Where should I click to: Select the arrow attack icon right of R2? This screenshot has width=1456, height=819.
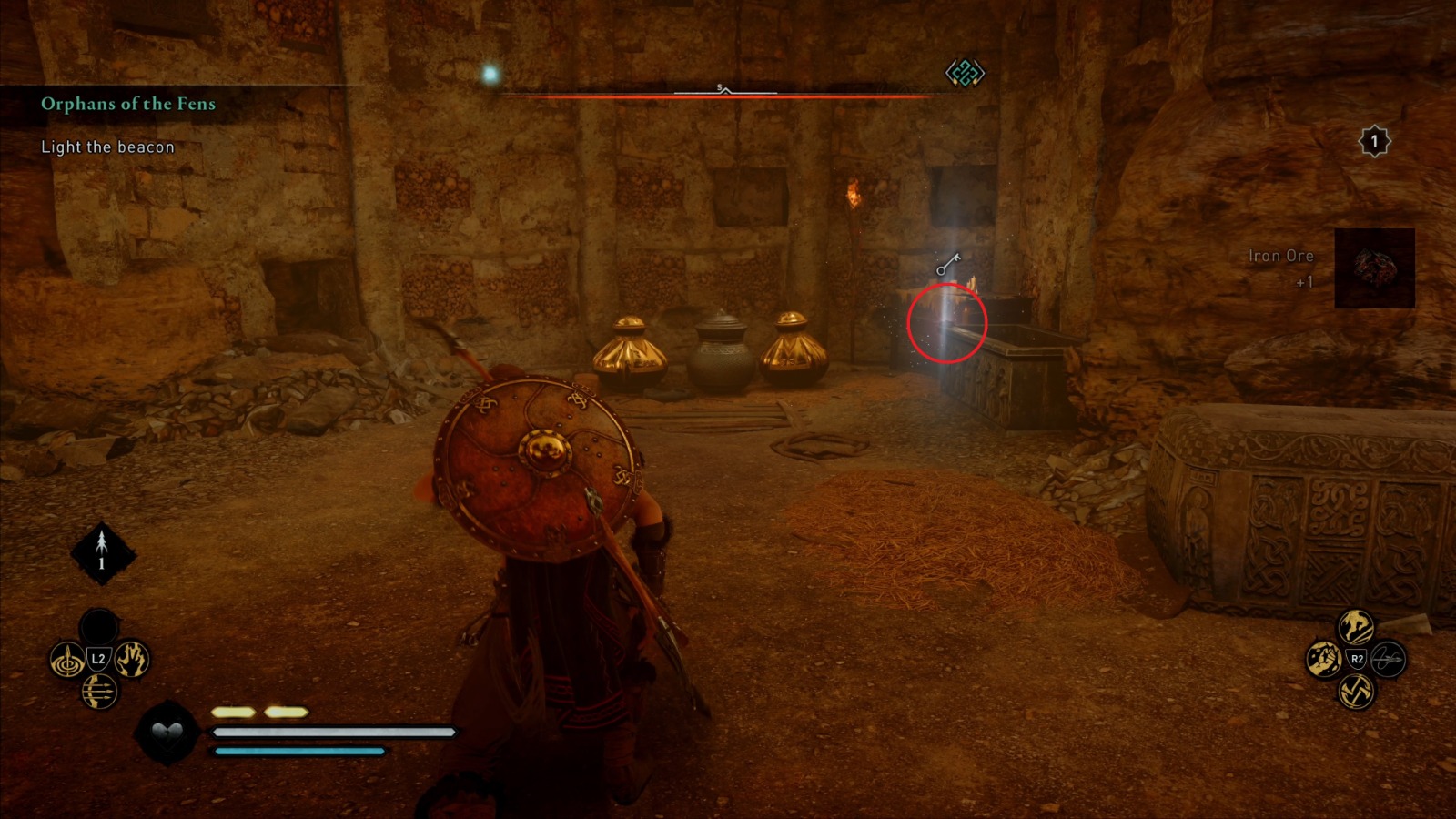[1388, 660]
